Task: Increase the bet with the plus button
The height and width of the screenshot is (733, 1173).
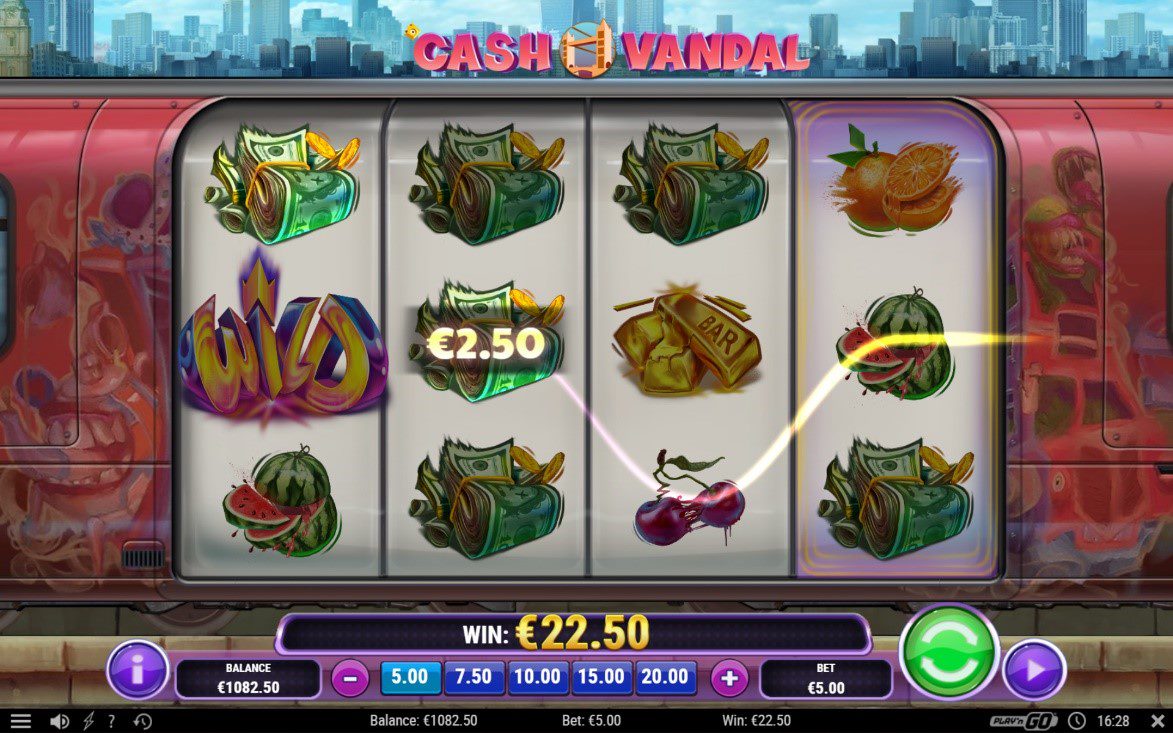Action: click(x=729, y=679)
